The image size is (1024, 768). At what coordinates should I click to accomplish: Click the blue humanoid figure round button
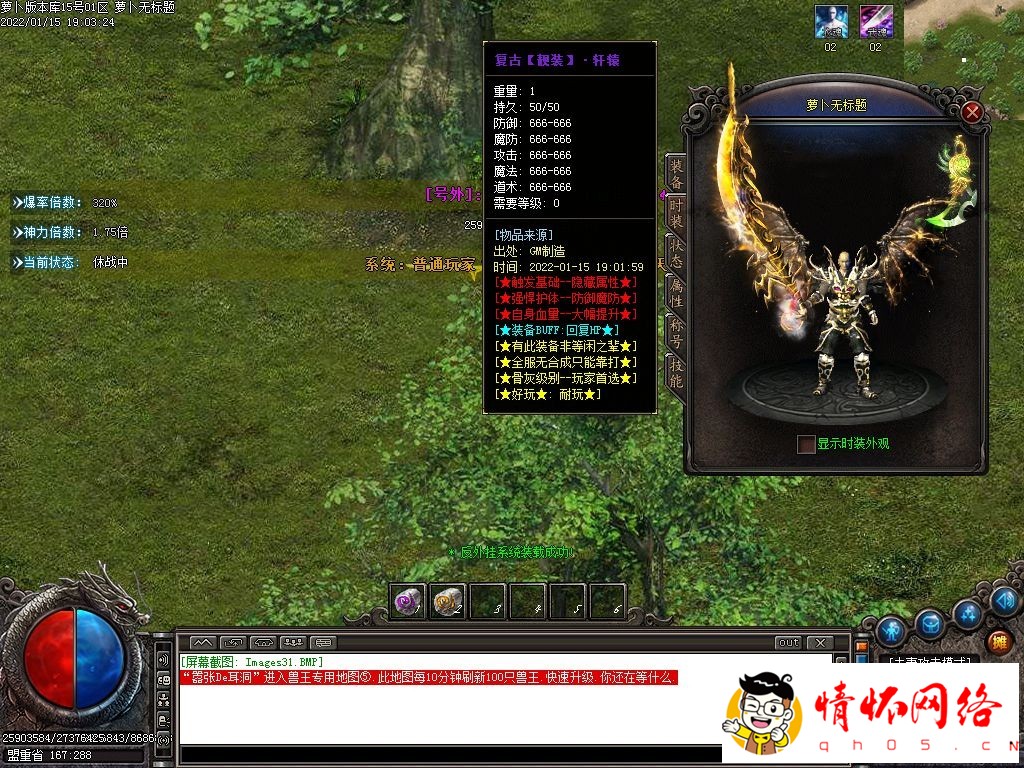point(891,631)
